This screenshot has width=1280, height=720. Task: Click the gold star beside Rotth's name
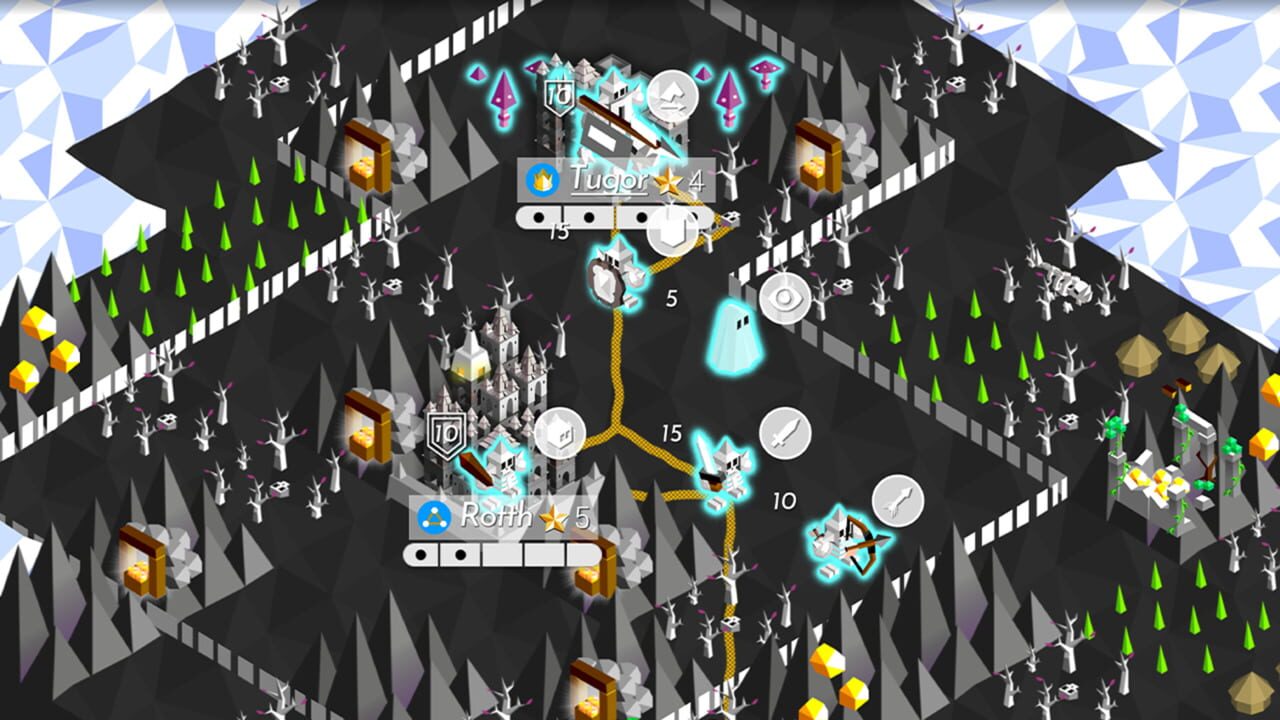click(552, 516)
